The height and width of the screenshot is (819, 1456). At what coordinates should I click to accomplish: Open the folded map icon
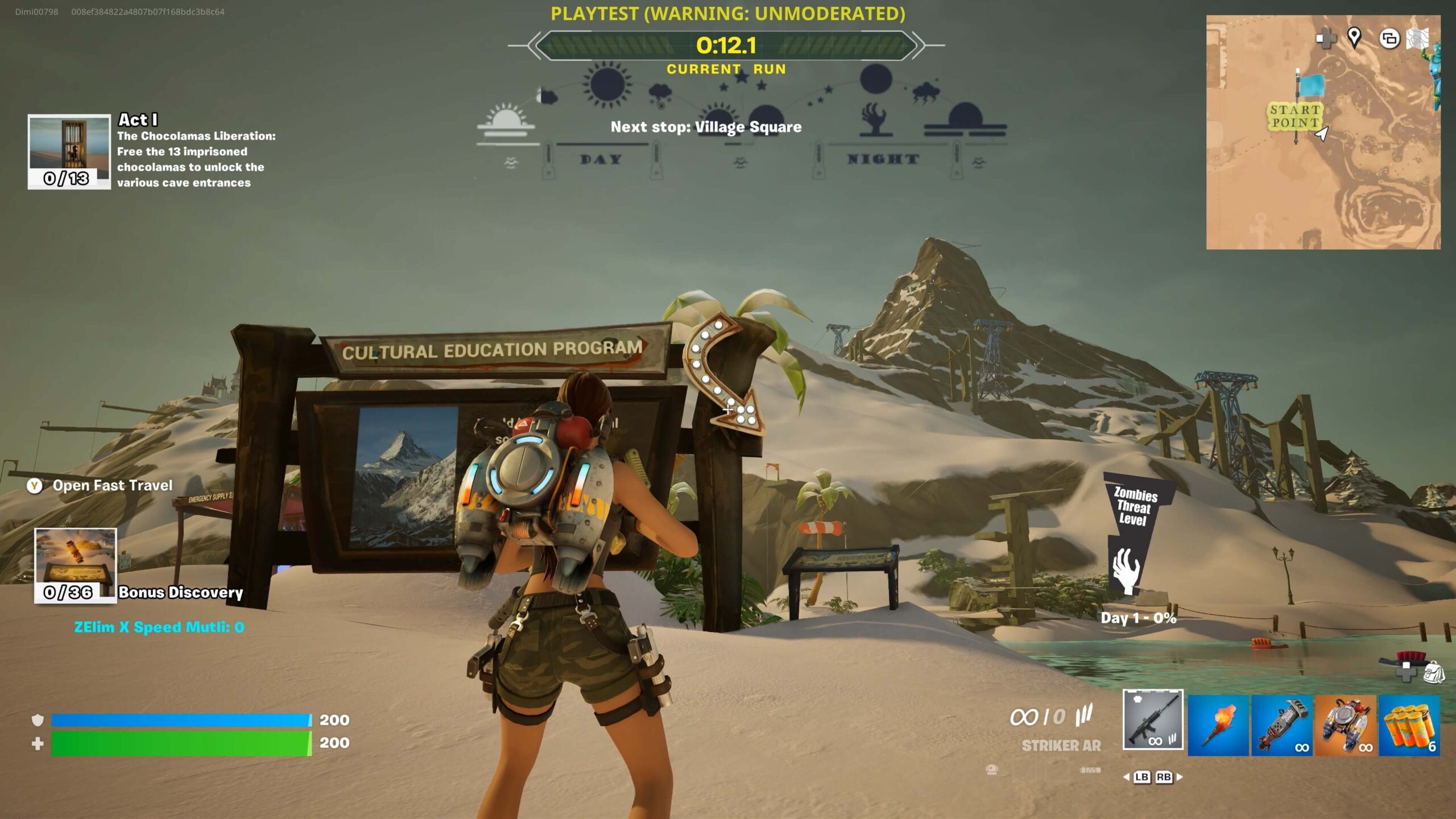coord(1417,39)
